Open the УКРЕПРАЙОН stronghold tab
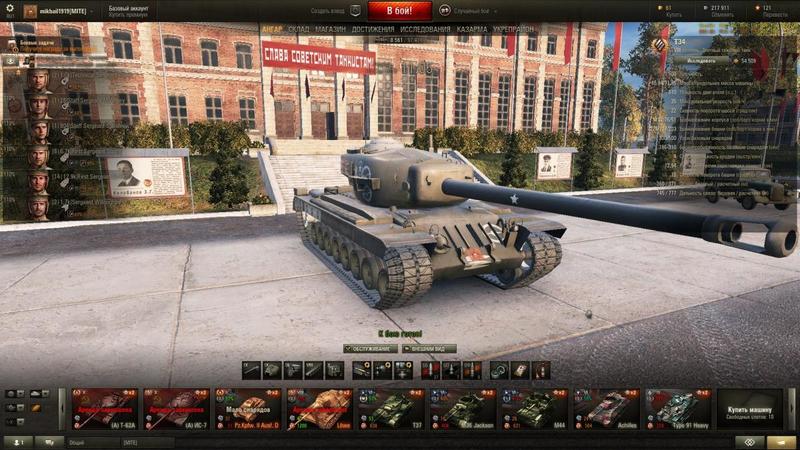 click(516, 29)
